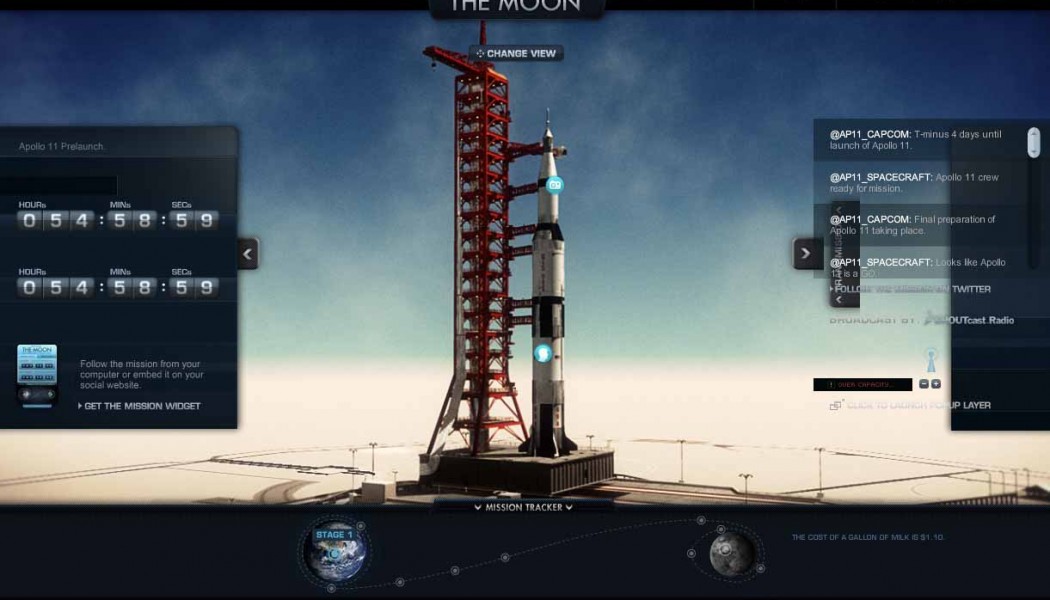
Task: Click The Moon title header
Action: click(x=516, y=6)
